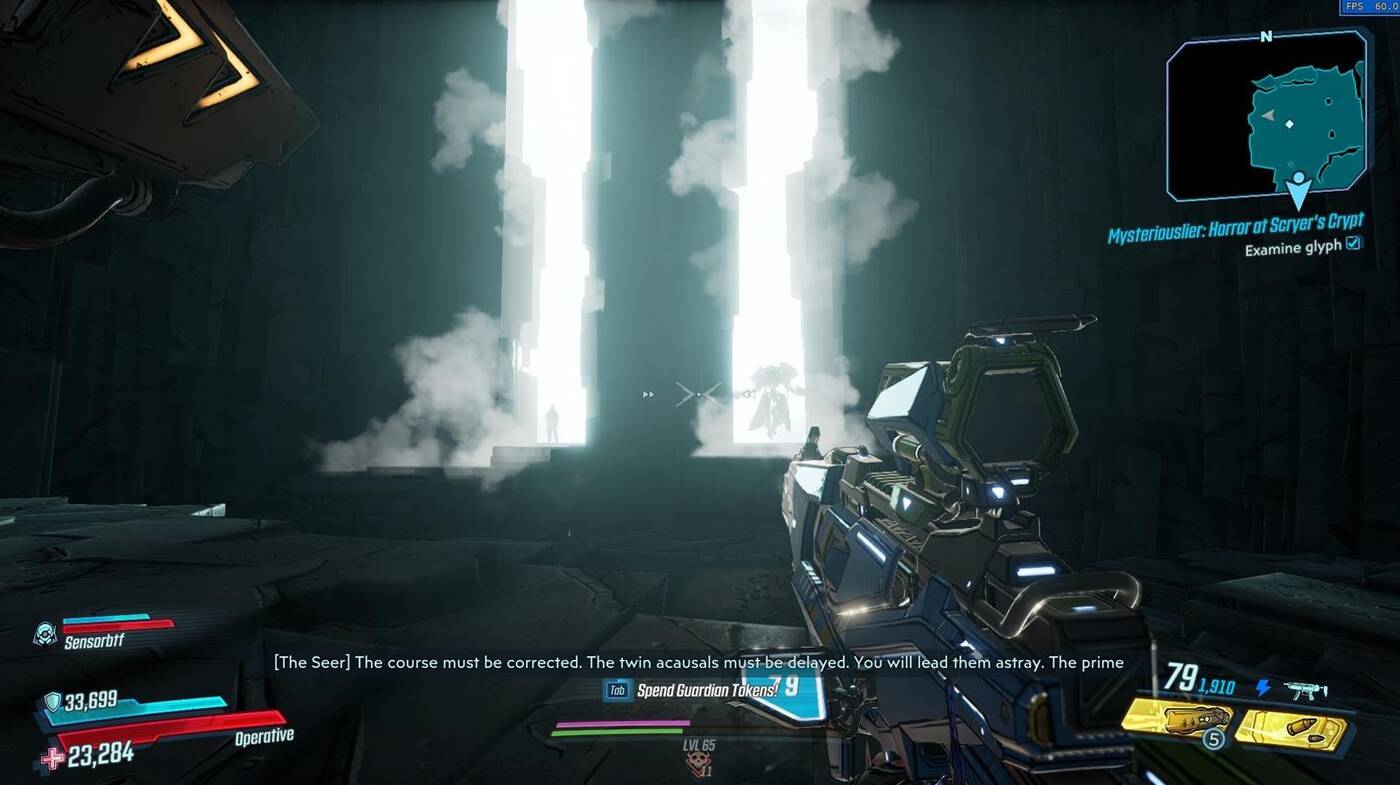Select the yellow bullet ammo slot

[x=1293, y=728]
